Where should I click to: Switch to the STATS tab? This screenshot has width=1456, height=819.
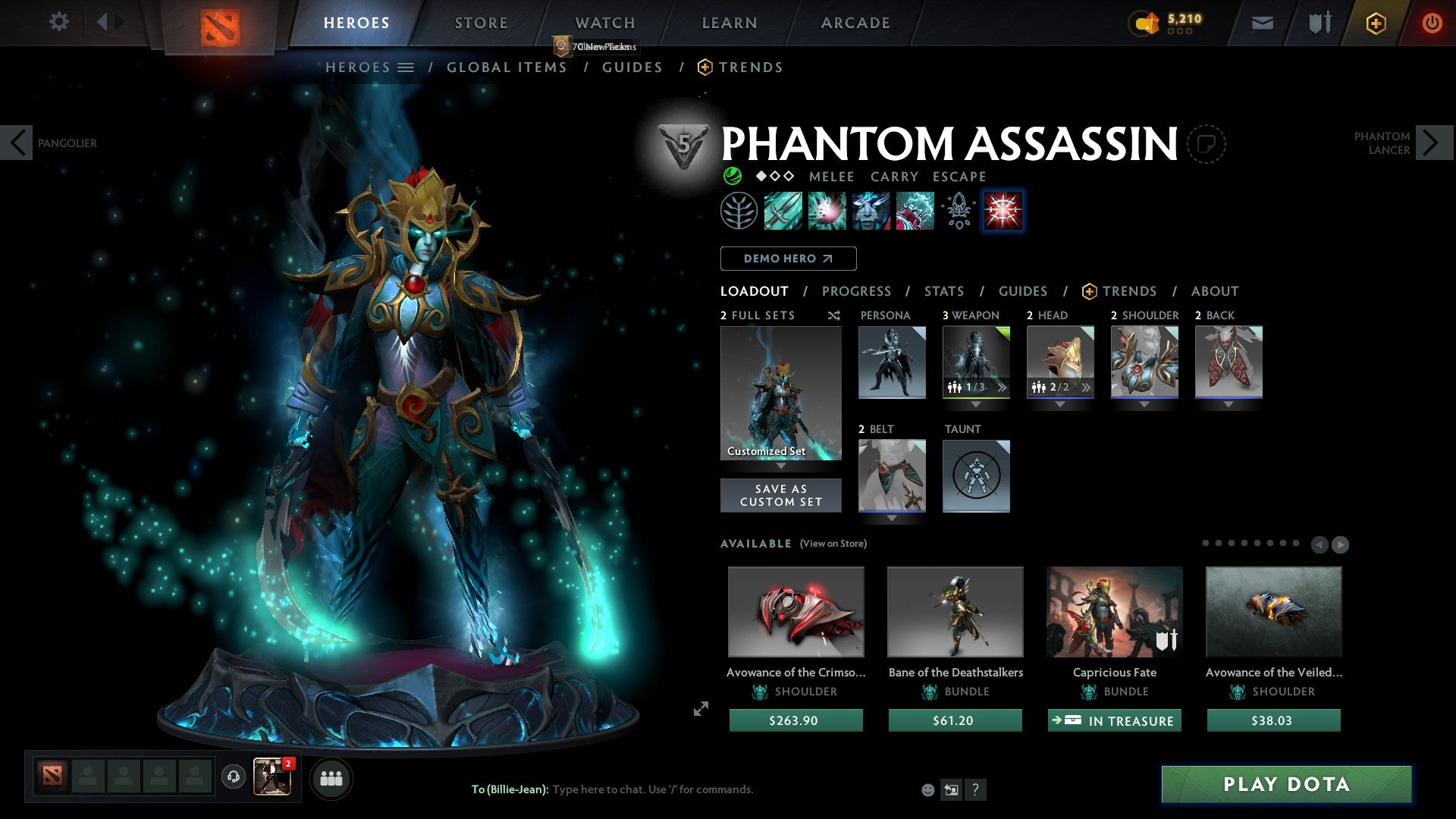click(x=943, y=290)
